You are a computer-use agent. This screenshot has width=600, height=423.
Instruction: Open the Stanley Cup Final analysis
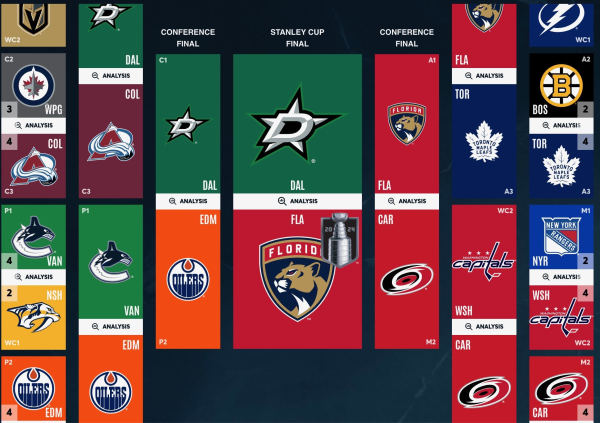(x=298, y=201)
